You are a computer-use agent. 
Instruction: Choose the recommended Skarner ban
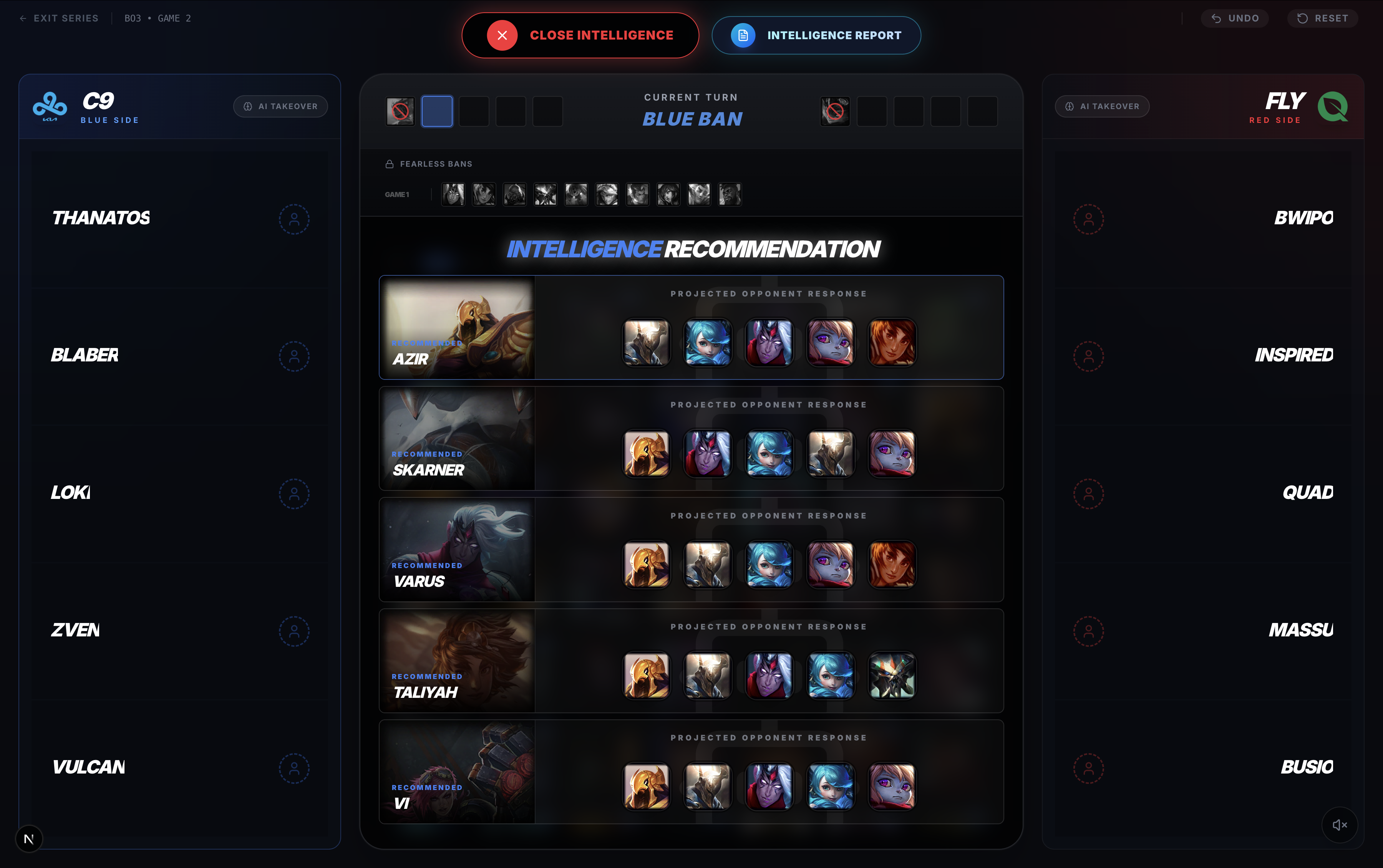point(457,438)
